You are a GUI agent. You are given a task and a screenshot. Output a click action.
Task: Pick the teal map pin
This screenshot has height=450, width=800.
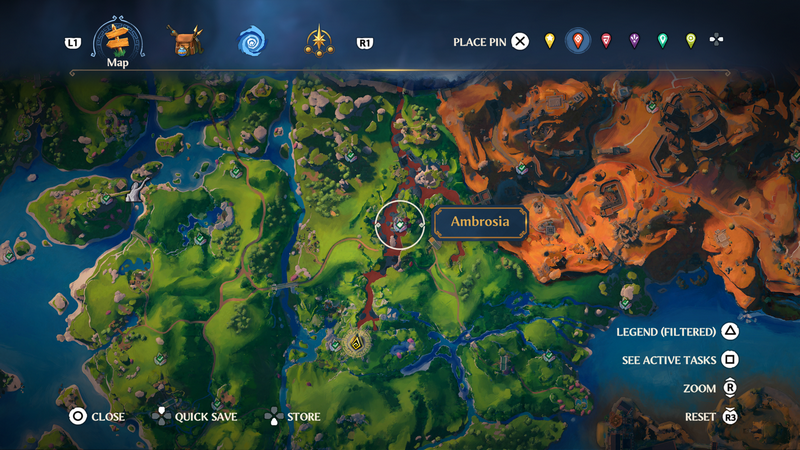tap(662, 41)
